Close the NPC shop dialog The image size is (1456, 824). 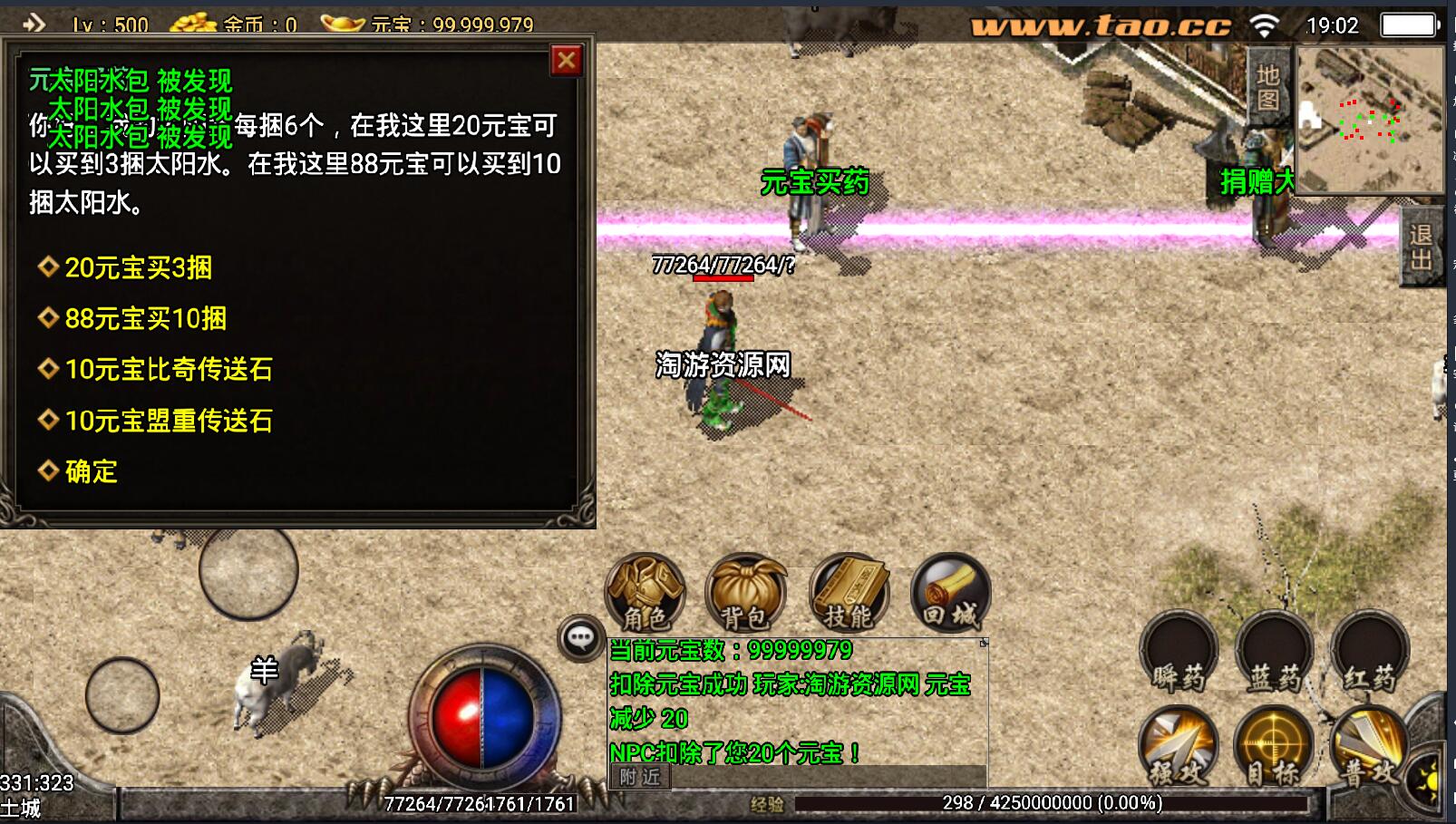[x=567, y=61]
